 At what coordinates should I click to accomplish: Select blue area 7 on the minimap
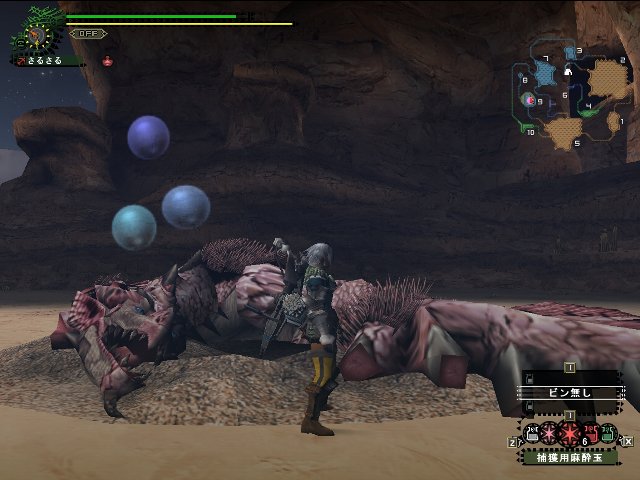pos(543,72)
